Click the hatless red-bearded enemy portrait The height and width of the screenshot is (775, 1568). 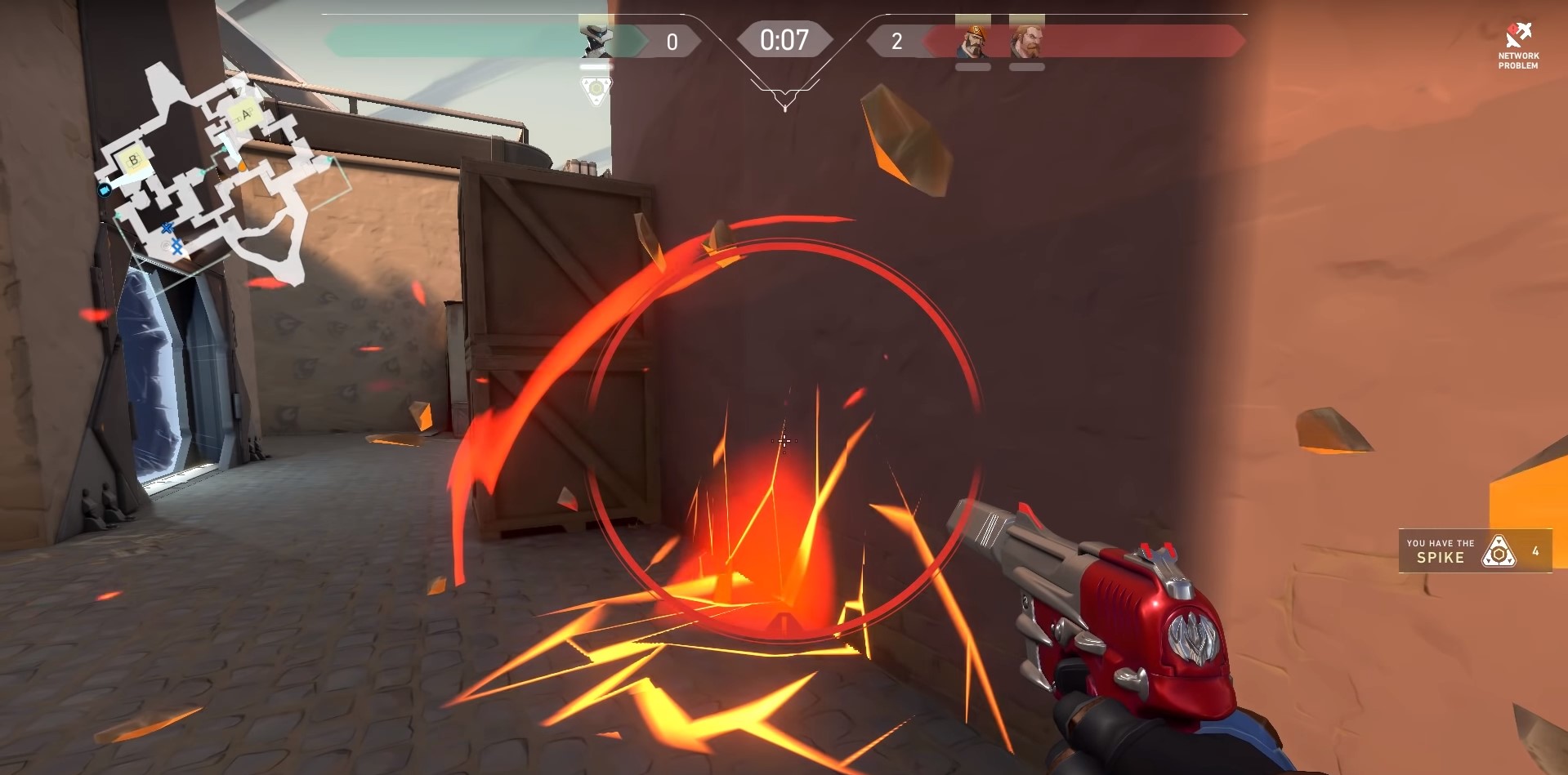(1026, 41)
